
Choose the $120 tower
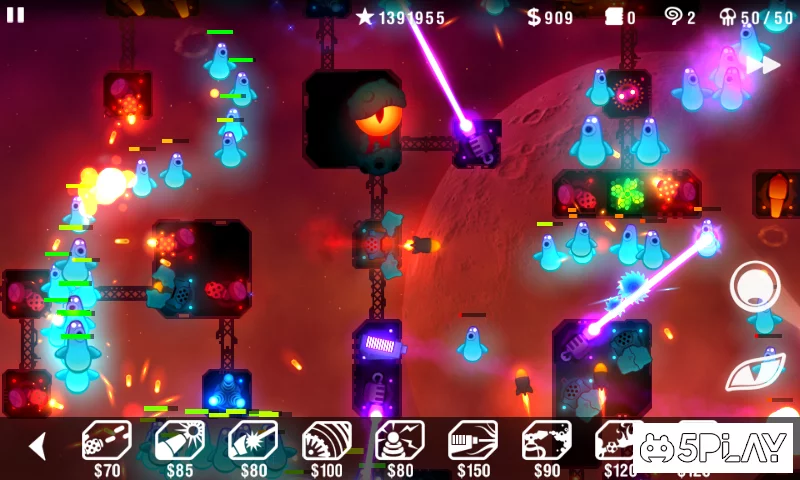click(x=618, y=441)
